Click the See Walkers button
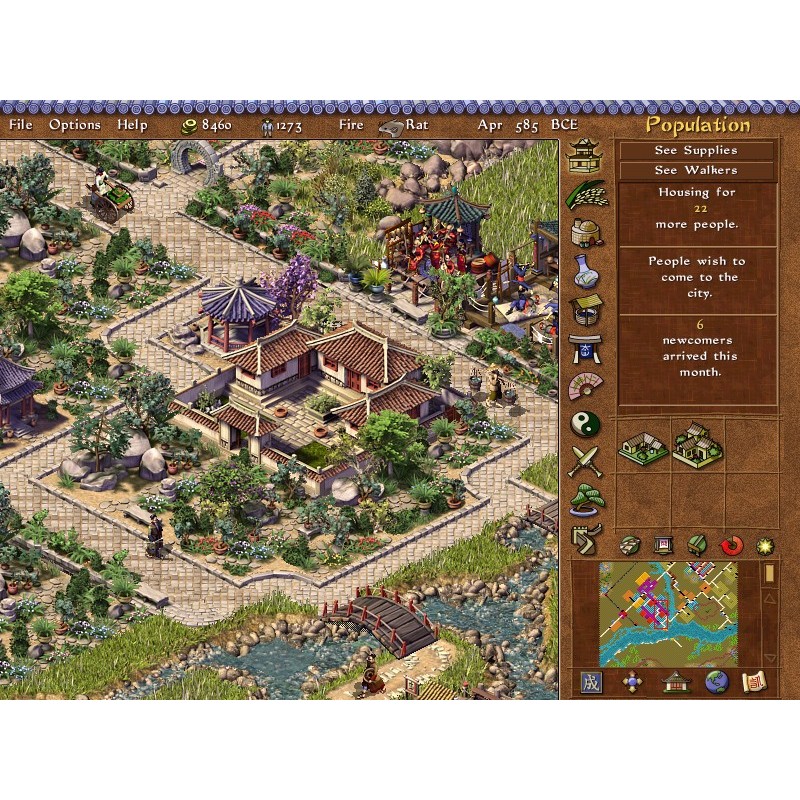This screenshot has height=800, width=800. click(x=696, y=170)
